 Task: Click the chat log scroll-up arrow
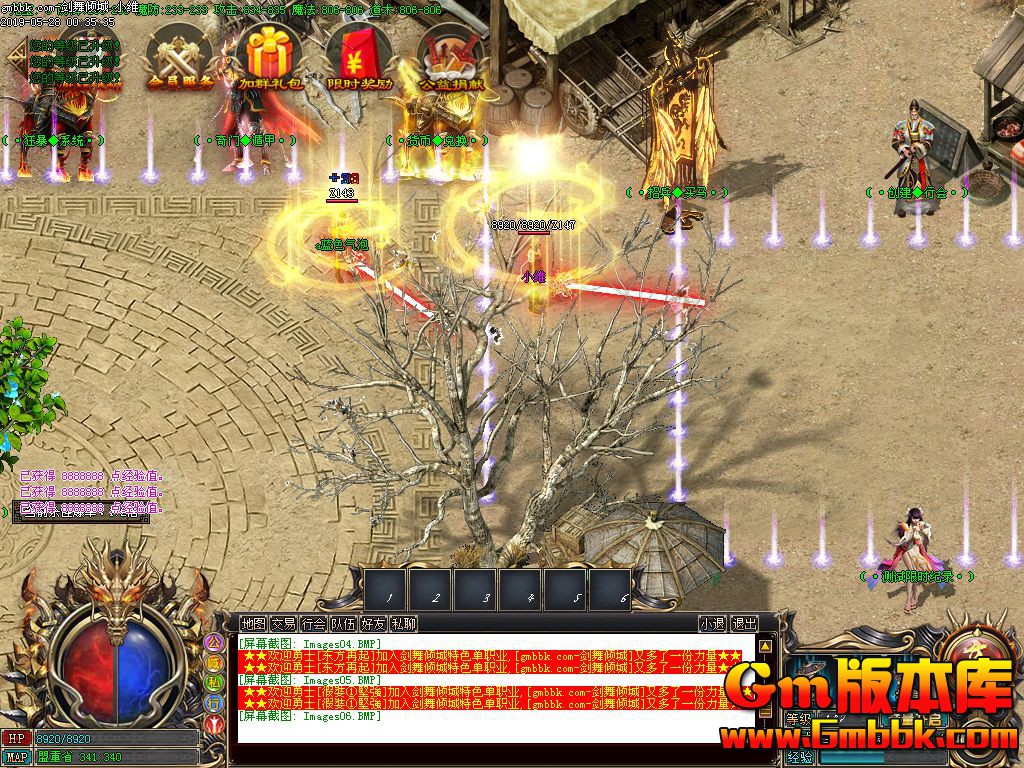coord(765,646)
